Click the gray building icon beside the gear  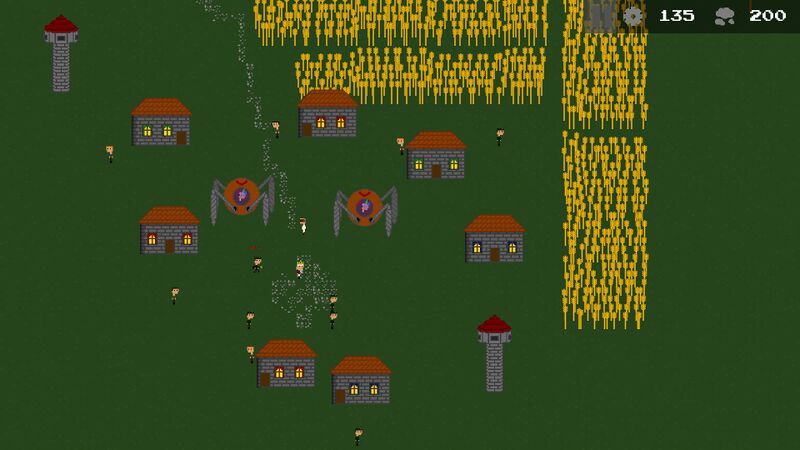coord(601,16)
